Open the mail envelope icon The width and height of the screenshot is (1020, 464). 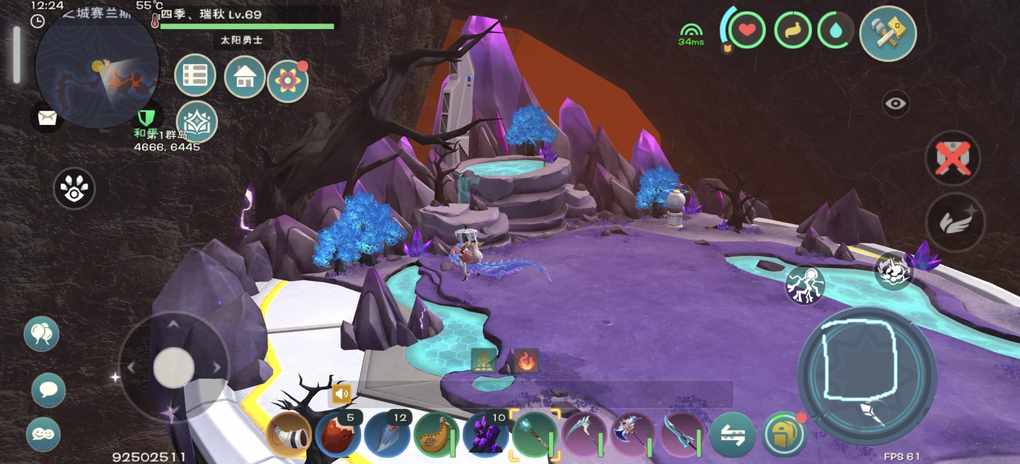(x=46, y=117)
